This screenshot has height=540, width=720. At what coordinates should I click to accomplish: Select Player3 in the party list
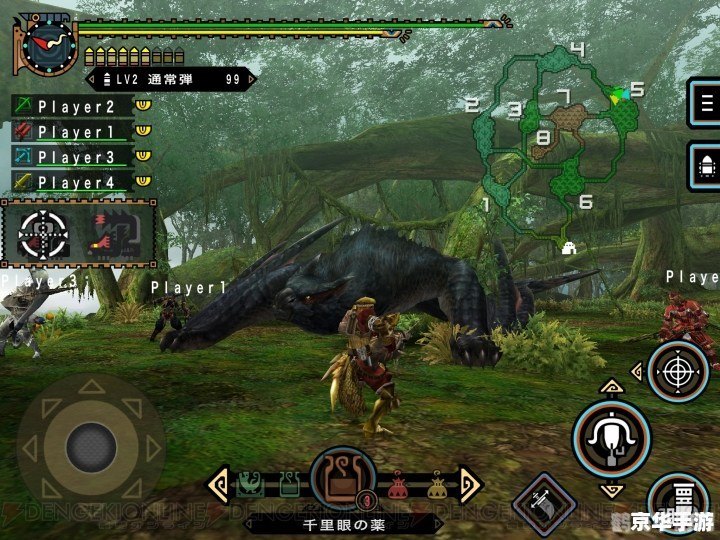tap(75, 157)
